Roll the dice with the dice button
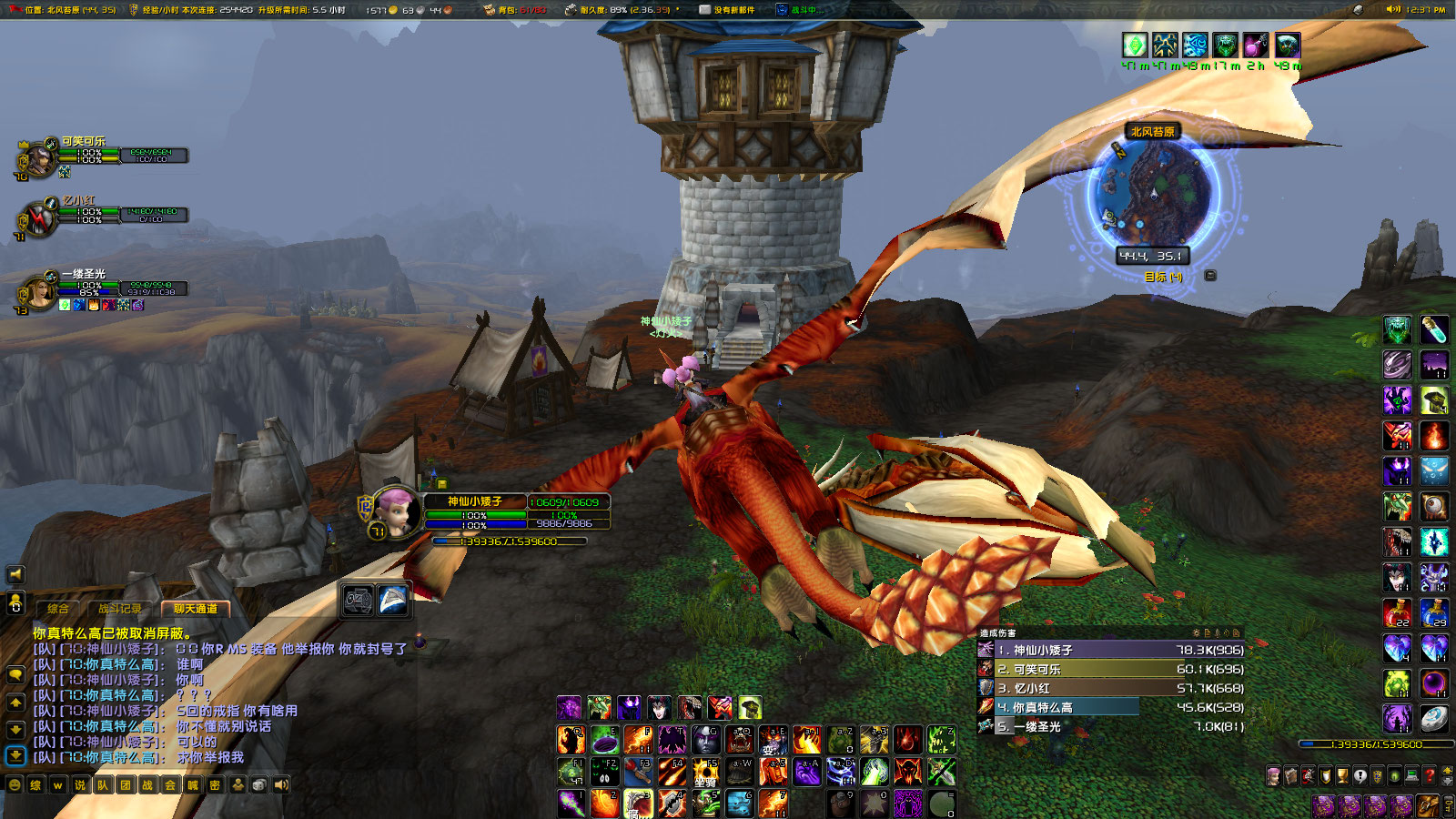The height and width of the screenshot is (819, 1456). pos(258,784)
